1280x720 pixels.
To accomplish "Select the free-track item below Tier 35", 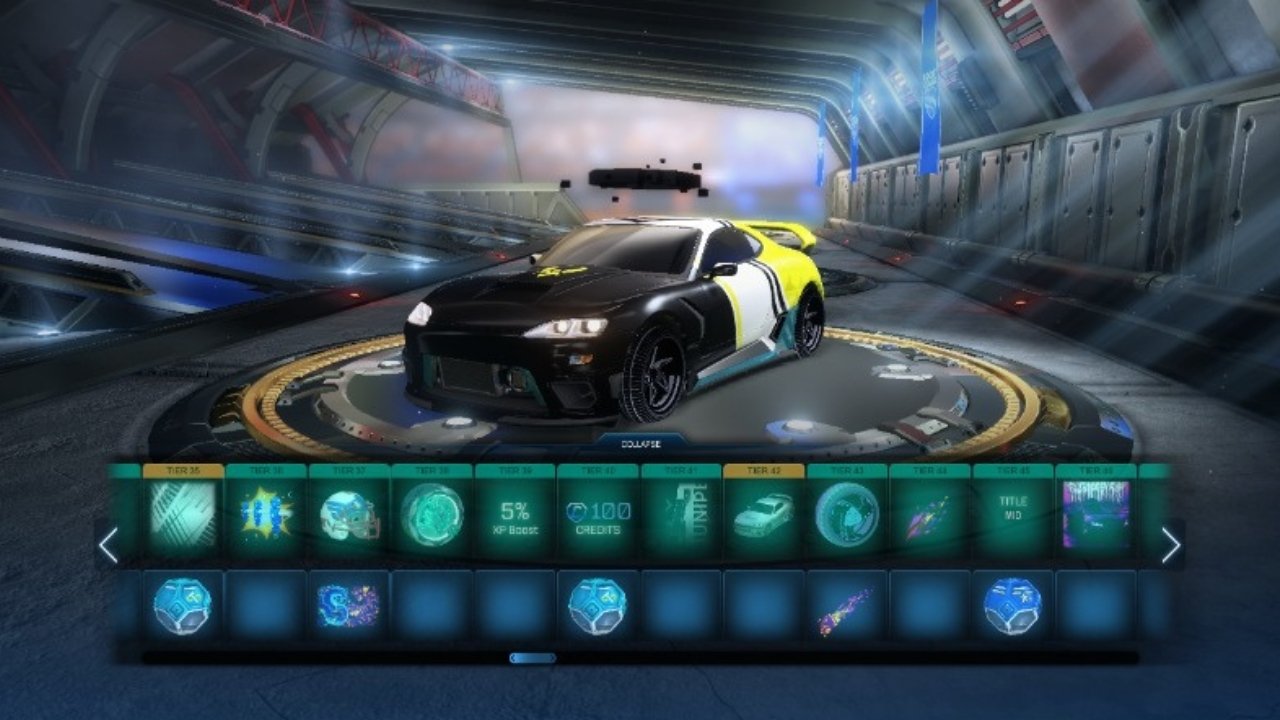I will (182, 606).
